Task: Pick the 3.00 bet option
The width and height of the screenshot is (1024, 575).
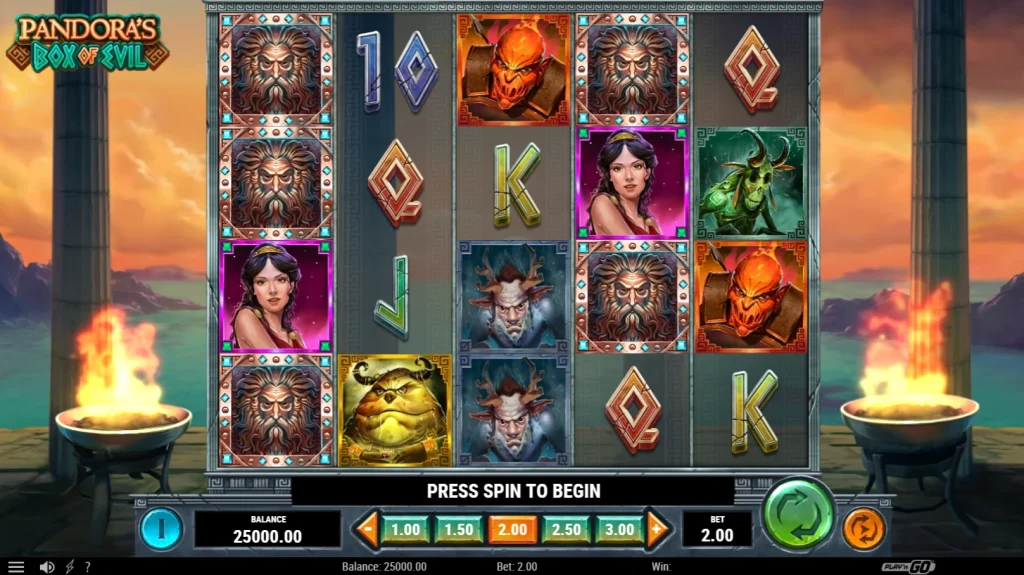Action: click(x=619, y=529)
